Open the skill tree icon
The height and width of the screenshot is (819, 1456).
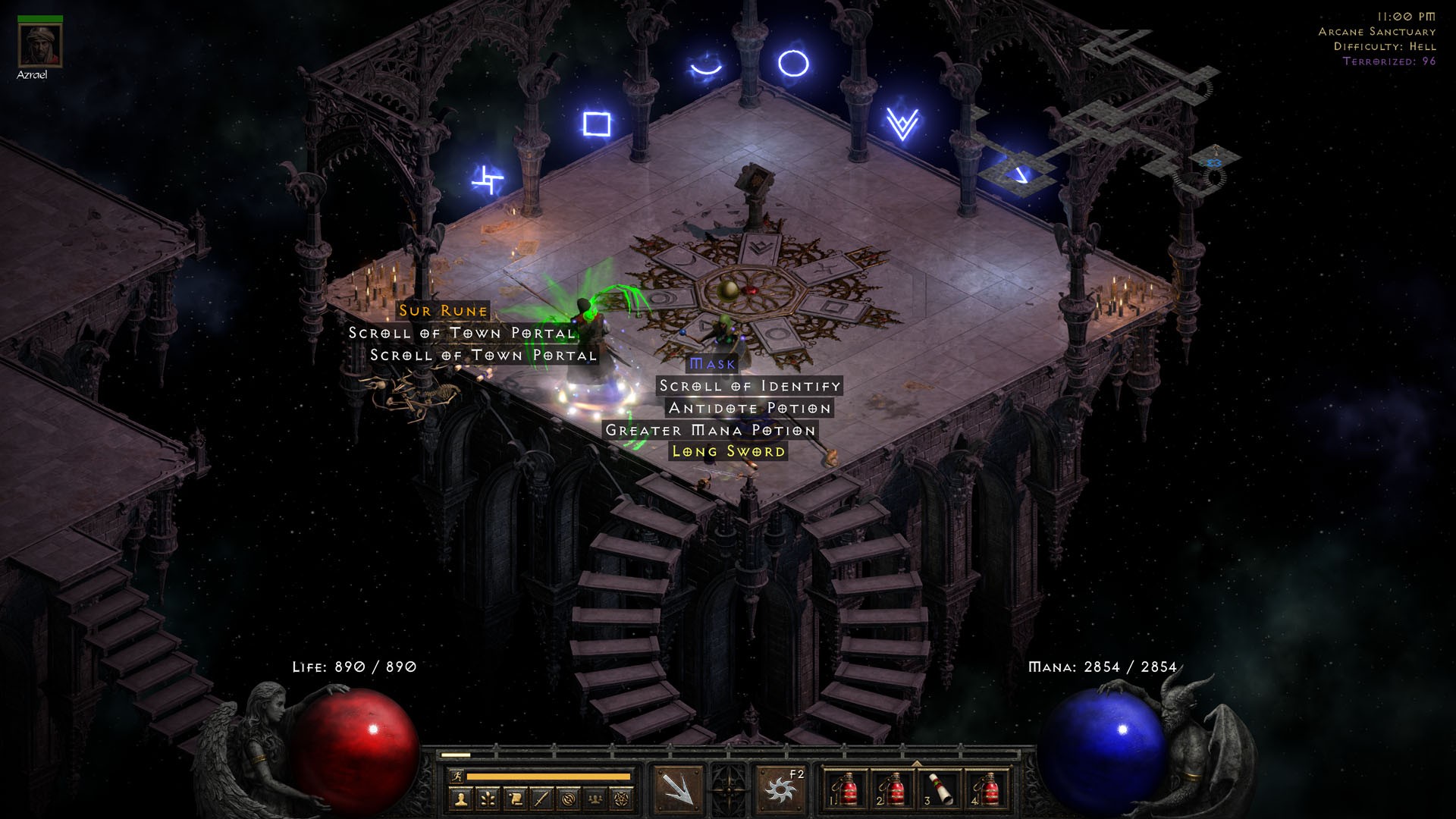tap(488, 799)
